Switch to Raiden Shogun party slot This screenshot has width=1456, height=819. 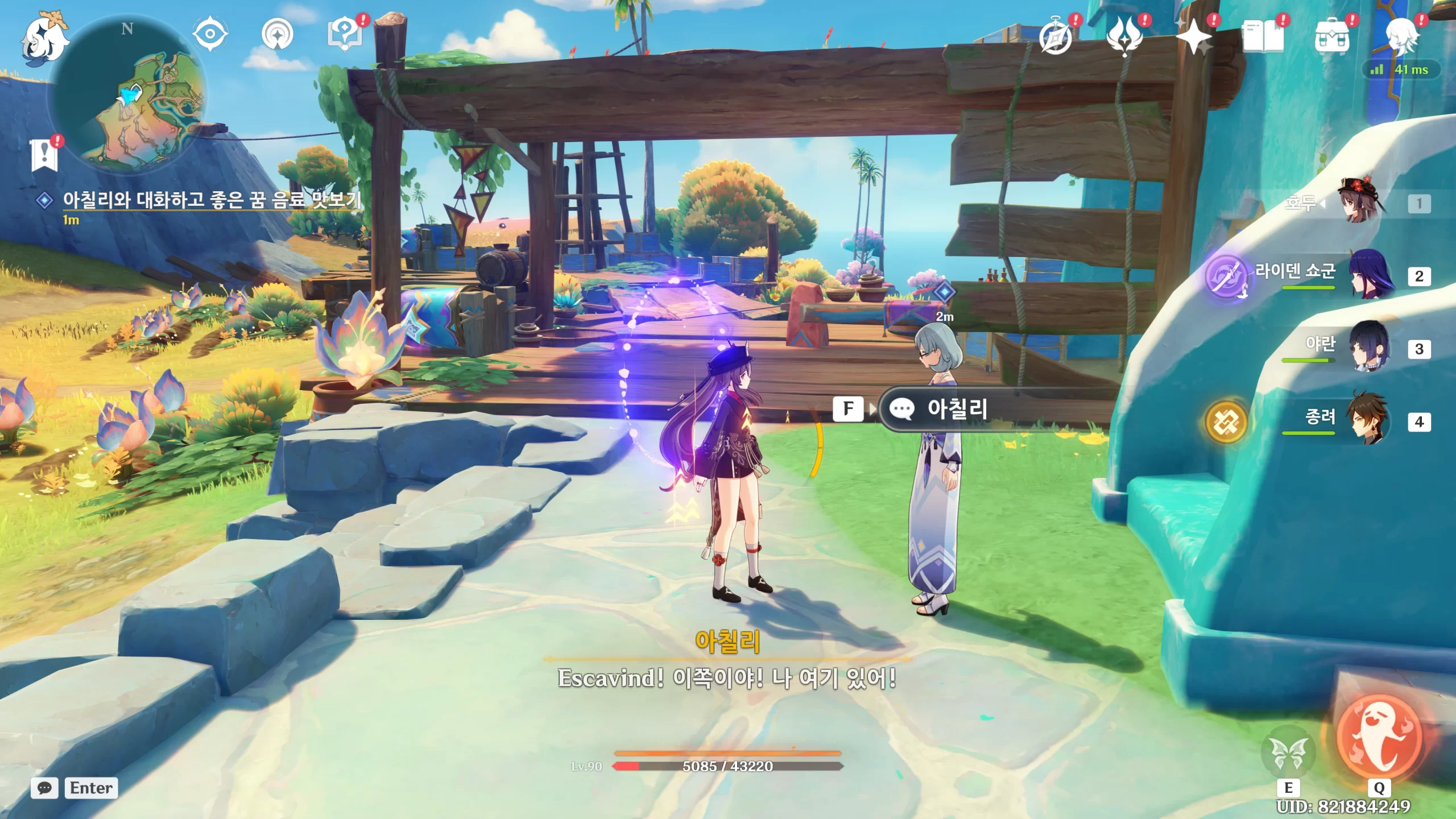(1371, 276)
